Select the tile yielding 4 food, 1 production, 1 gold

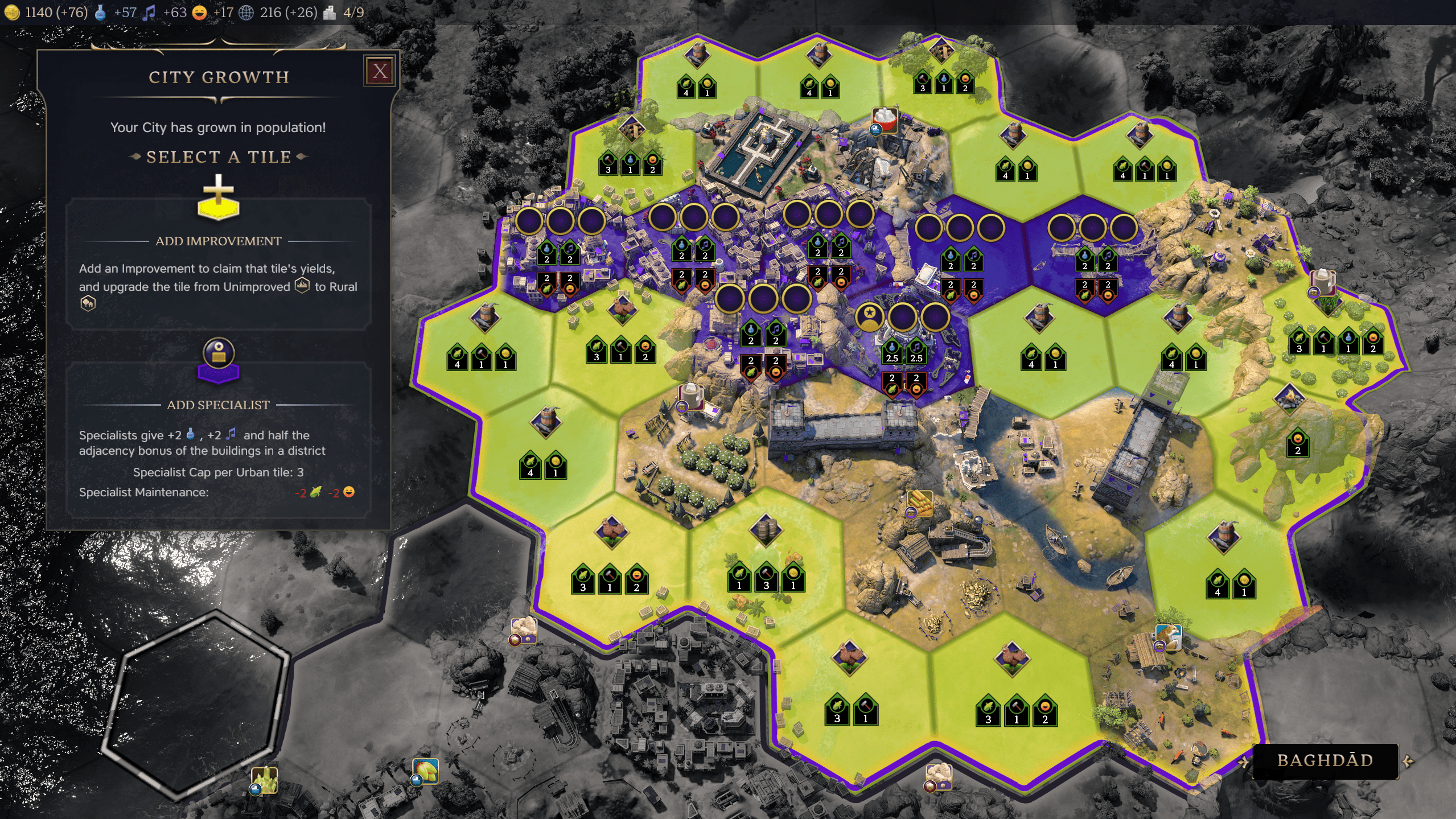click(x=482, y=347)
